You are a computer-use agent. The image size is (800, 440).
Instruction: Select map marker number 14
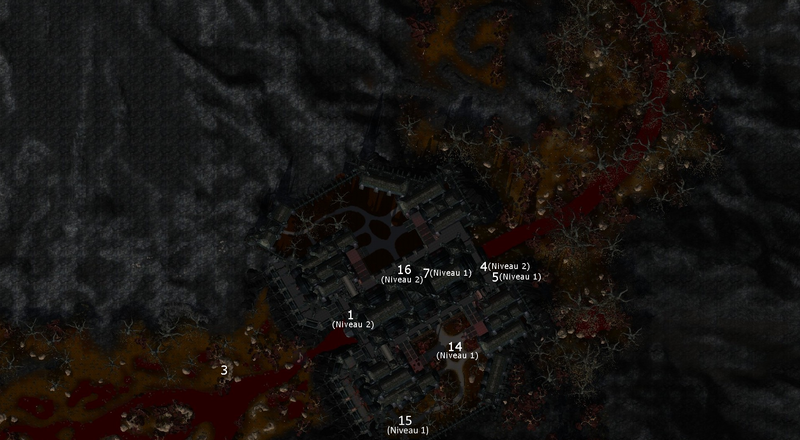tap(455, 347)
